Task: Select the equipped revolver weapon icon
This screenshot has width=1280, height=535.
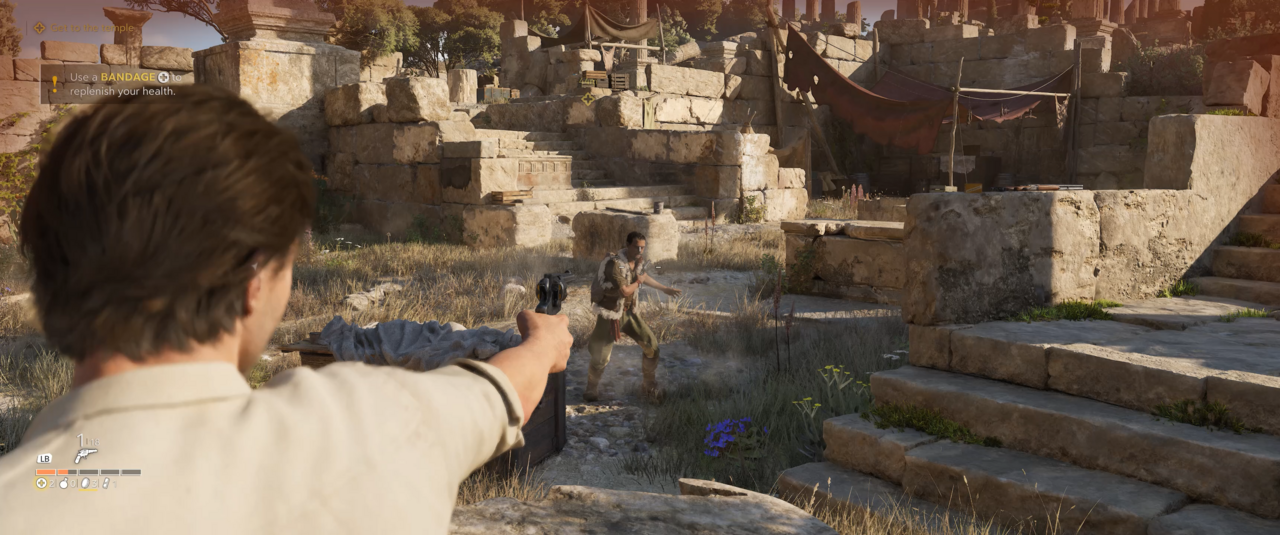Action: click(x=86, y=455)
